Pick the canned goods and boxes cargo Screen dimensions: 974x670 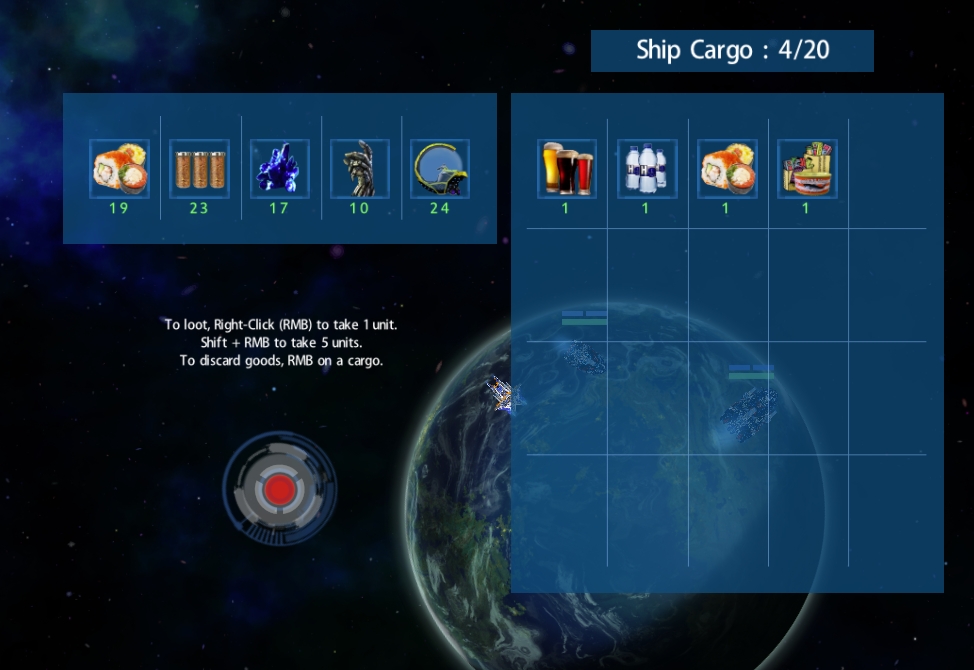tap(806, 169)
